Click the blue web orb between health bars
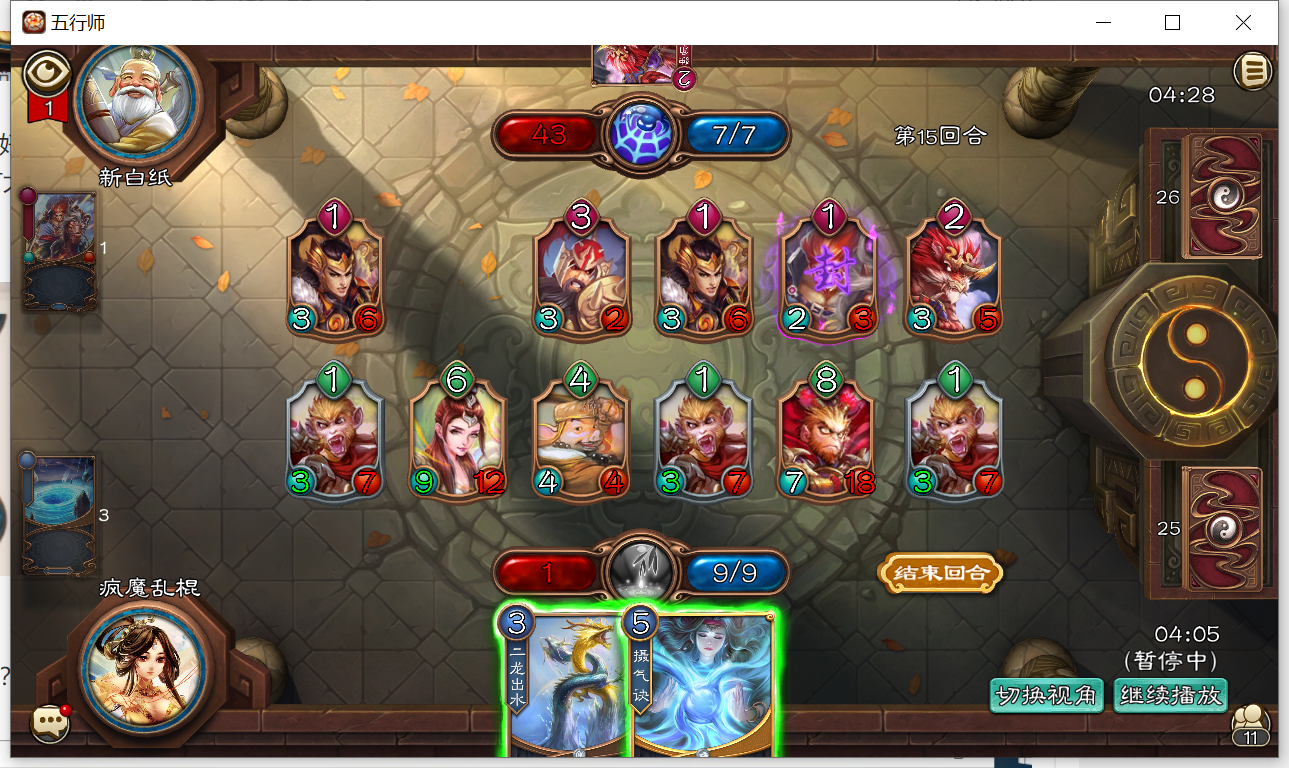 (x=641, y=131)
